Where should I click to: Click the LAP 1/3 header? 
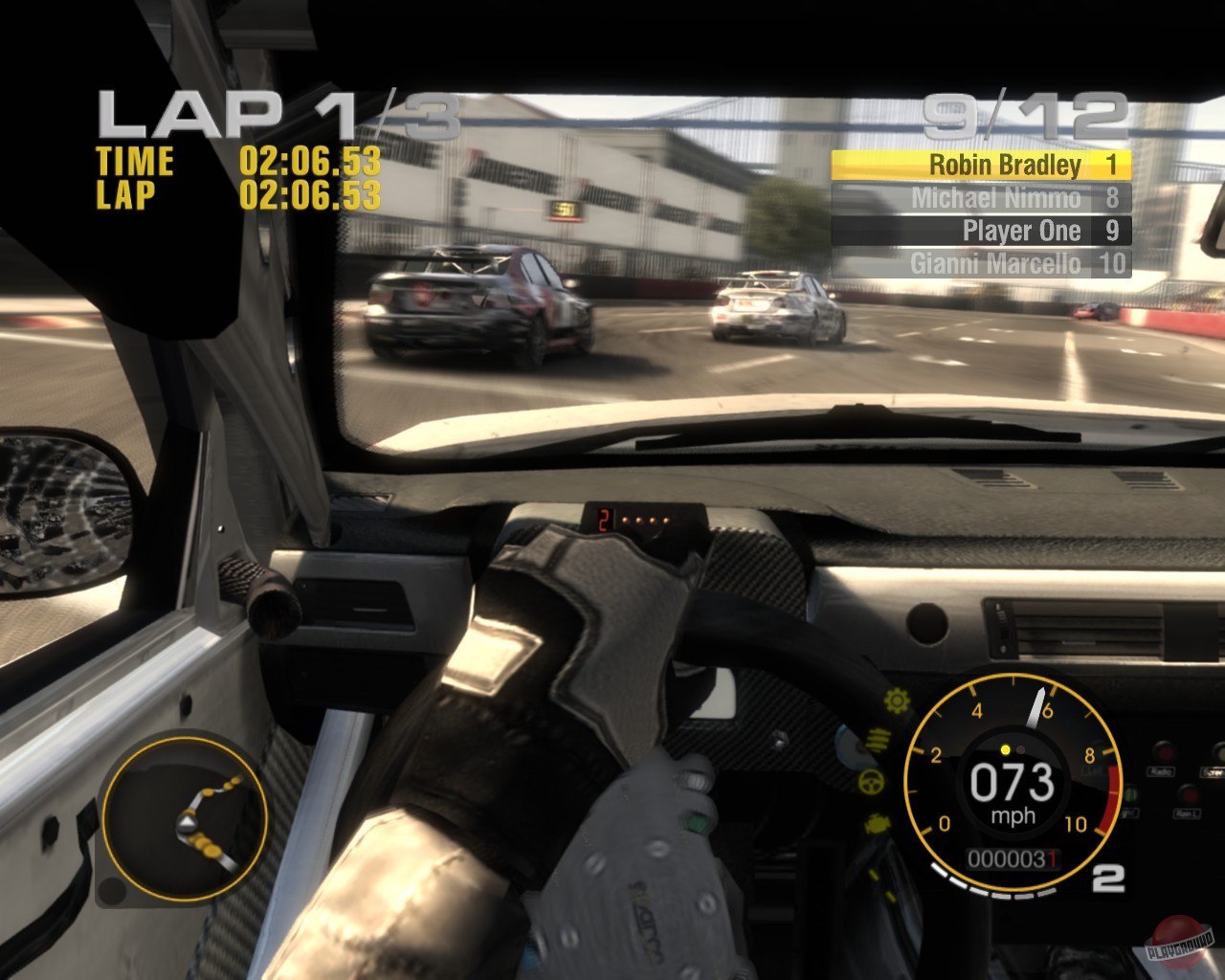point(278,113)
